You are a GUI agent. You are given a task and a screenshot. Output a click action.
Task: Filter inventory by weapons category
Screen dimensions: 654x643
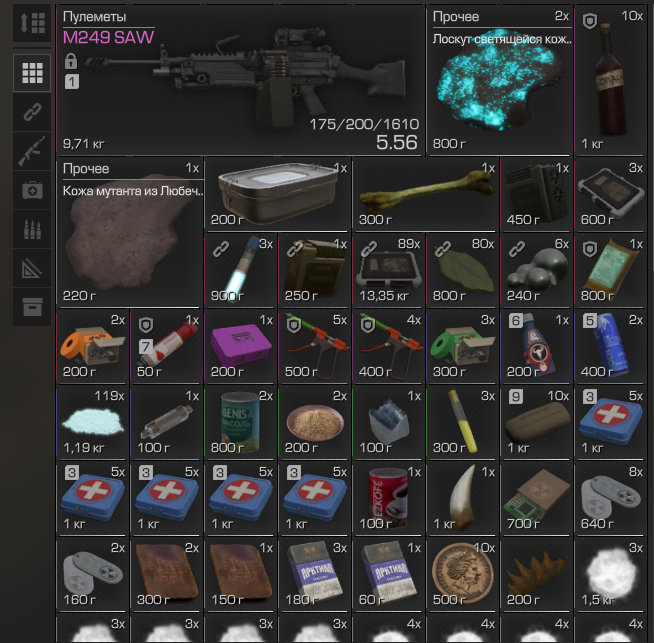tap(32, 151)
